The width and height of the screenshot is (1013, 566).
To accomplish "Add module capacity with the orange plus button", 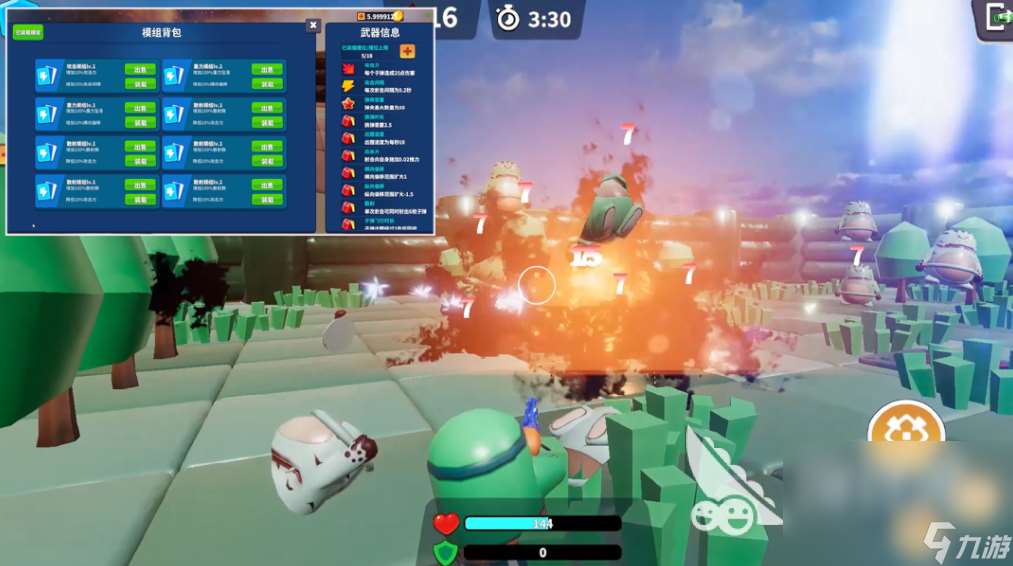I will tap(407, 51).
